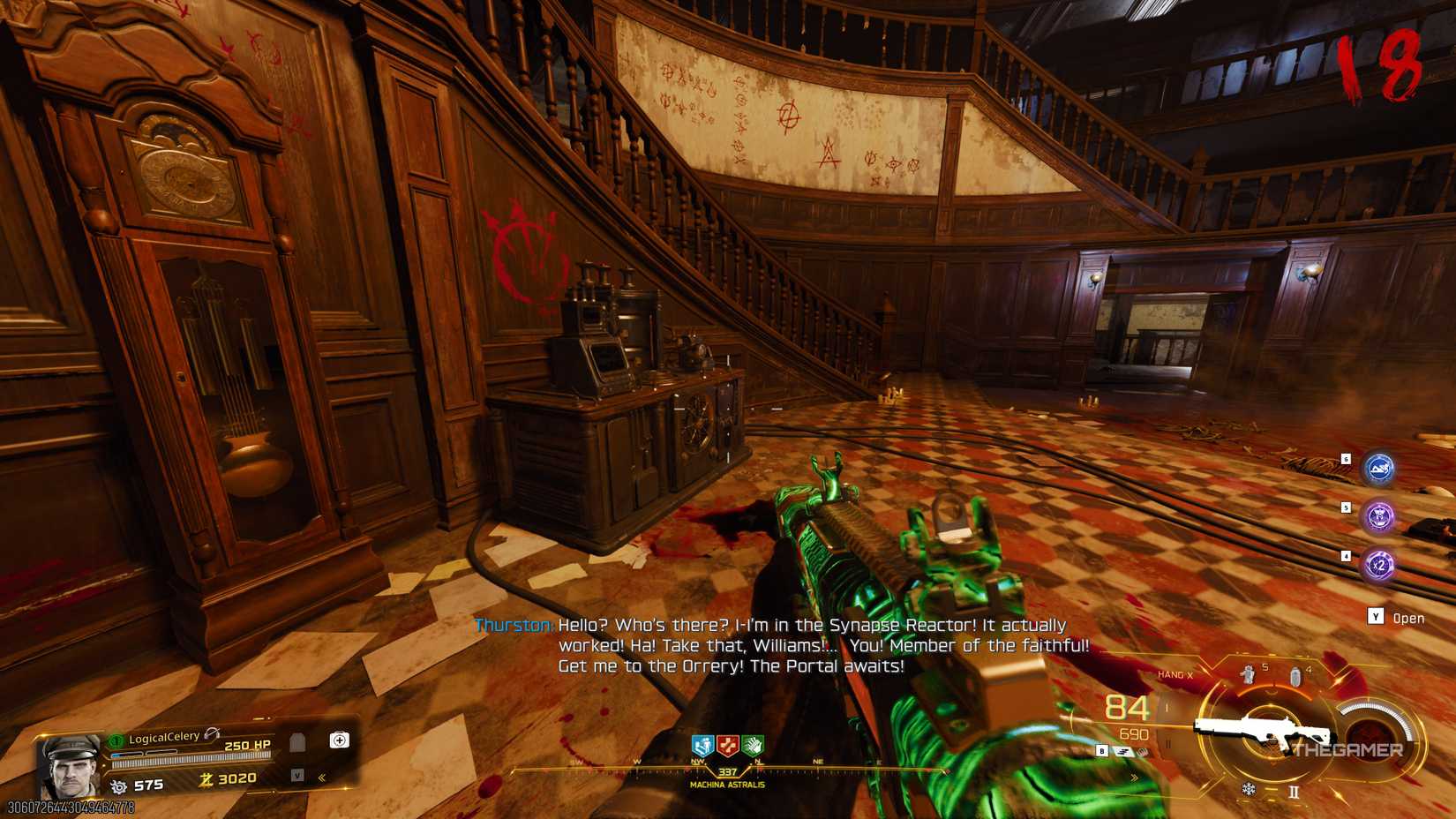Expand the chevrons near the weapon panel
This screenshot has height=819, width=1456.
[x=1134, y=777]
